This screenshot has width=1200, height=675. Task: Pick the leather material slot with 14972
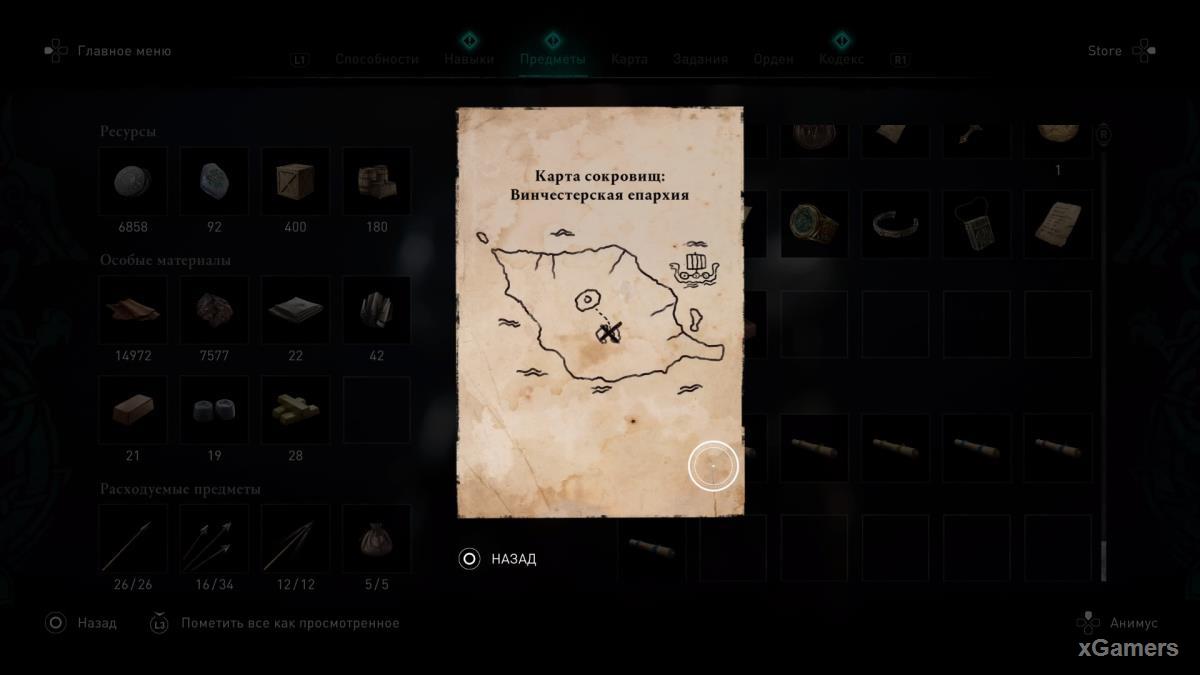click(x=133, y=310)
